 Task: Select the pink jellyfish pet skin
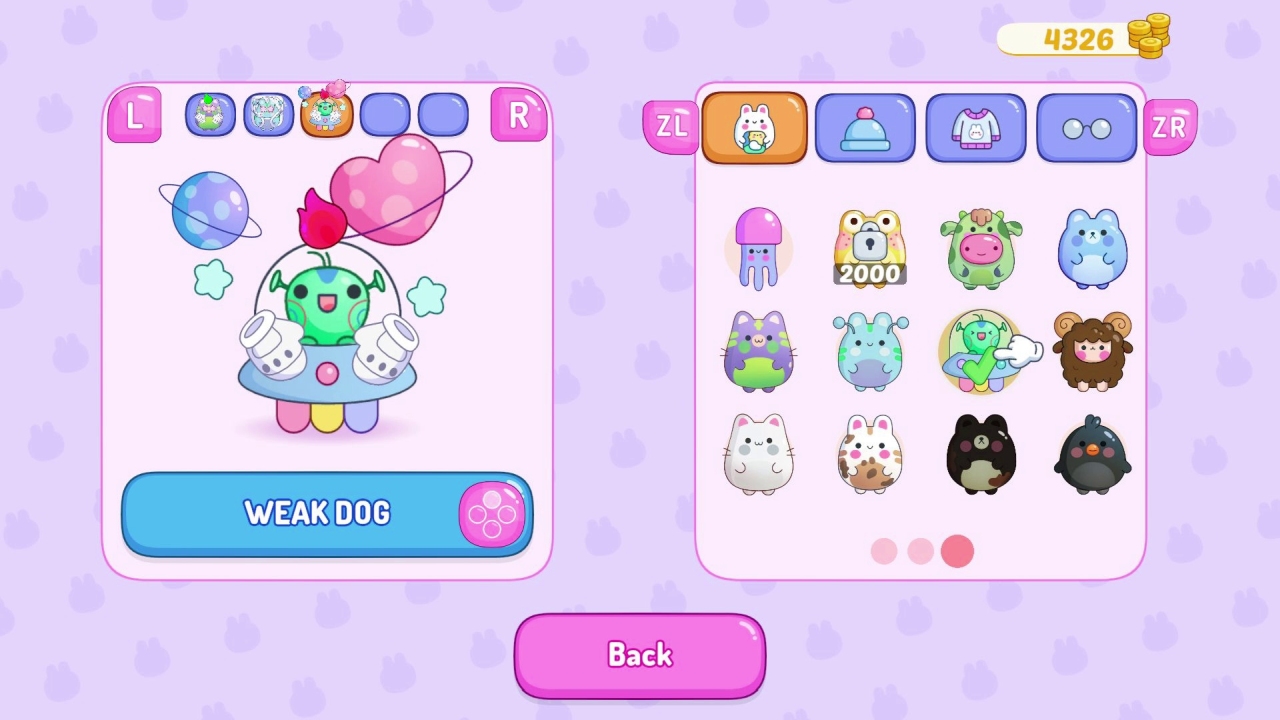[758, 247]
